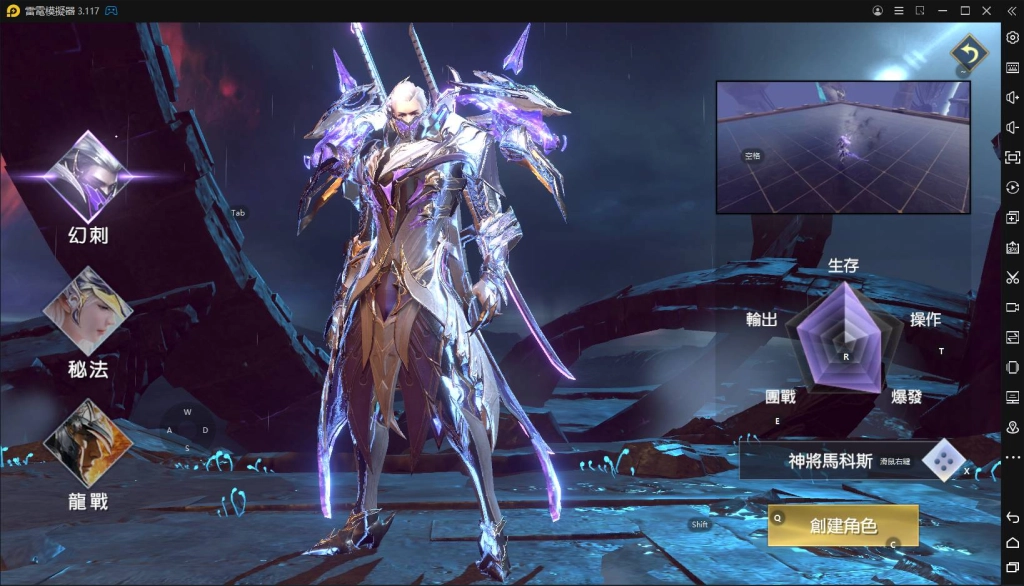Open the emulator settings gear
The image size is (1024, 586).
tap(1012, 37)
